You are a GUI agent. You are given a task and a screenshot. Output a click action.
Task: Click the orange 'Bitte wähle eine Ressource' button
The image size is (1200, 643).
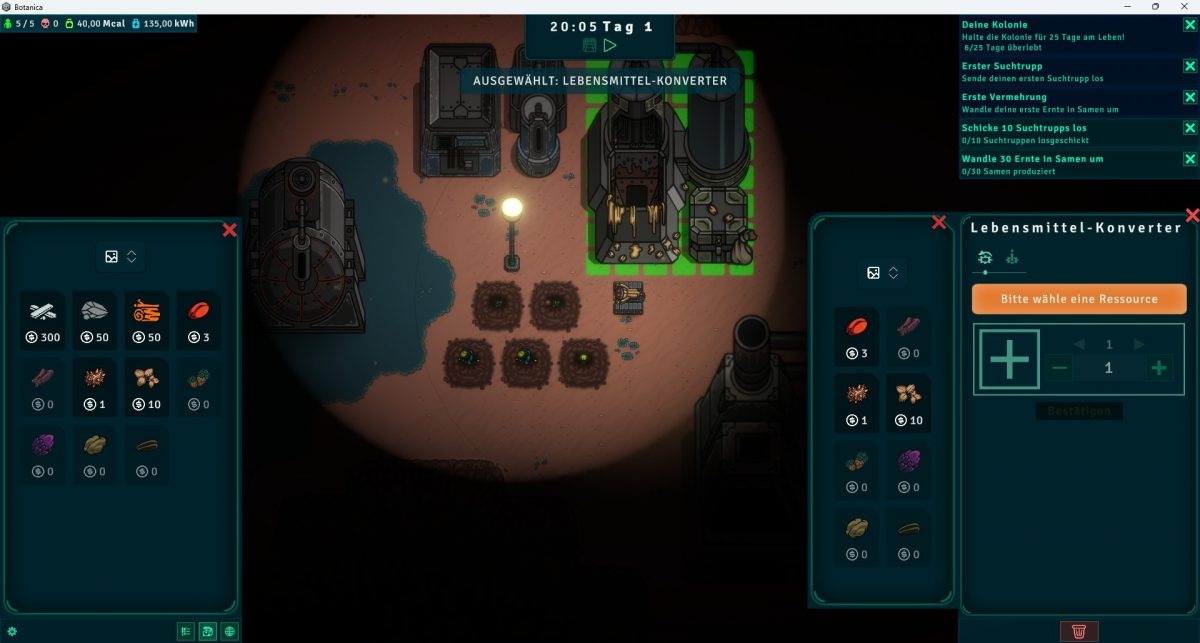coord(1078,299)
